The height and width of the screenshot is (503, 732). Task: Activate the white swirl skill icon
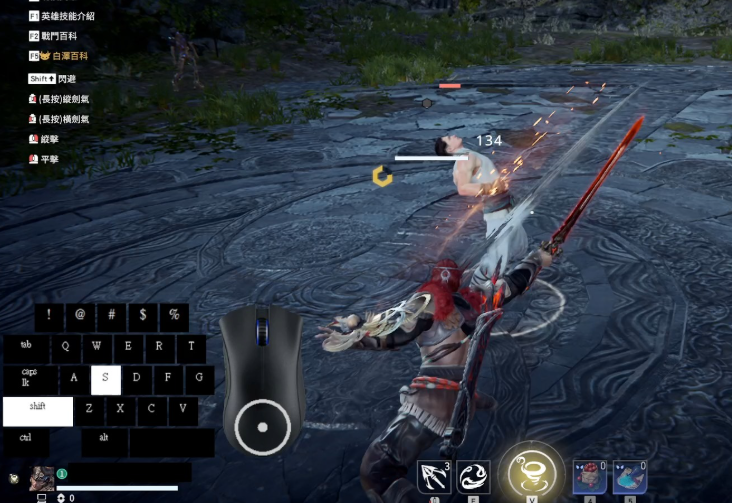[473, 476]
